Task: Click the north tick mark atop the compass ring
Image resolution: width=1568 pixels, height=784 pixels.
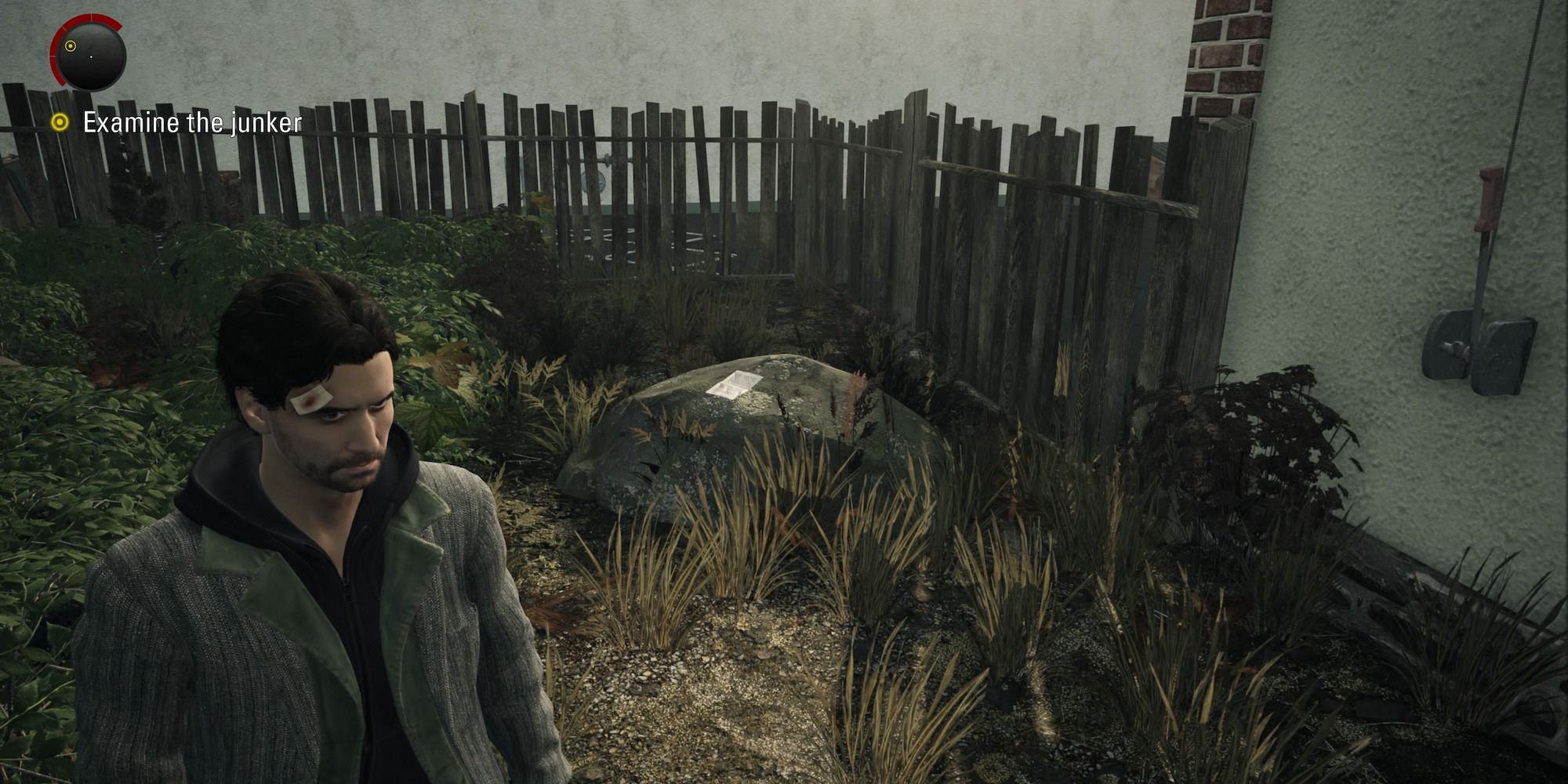Action: 91,15
